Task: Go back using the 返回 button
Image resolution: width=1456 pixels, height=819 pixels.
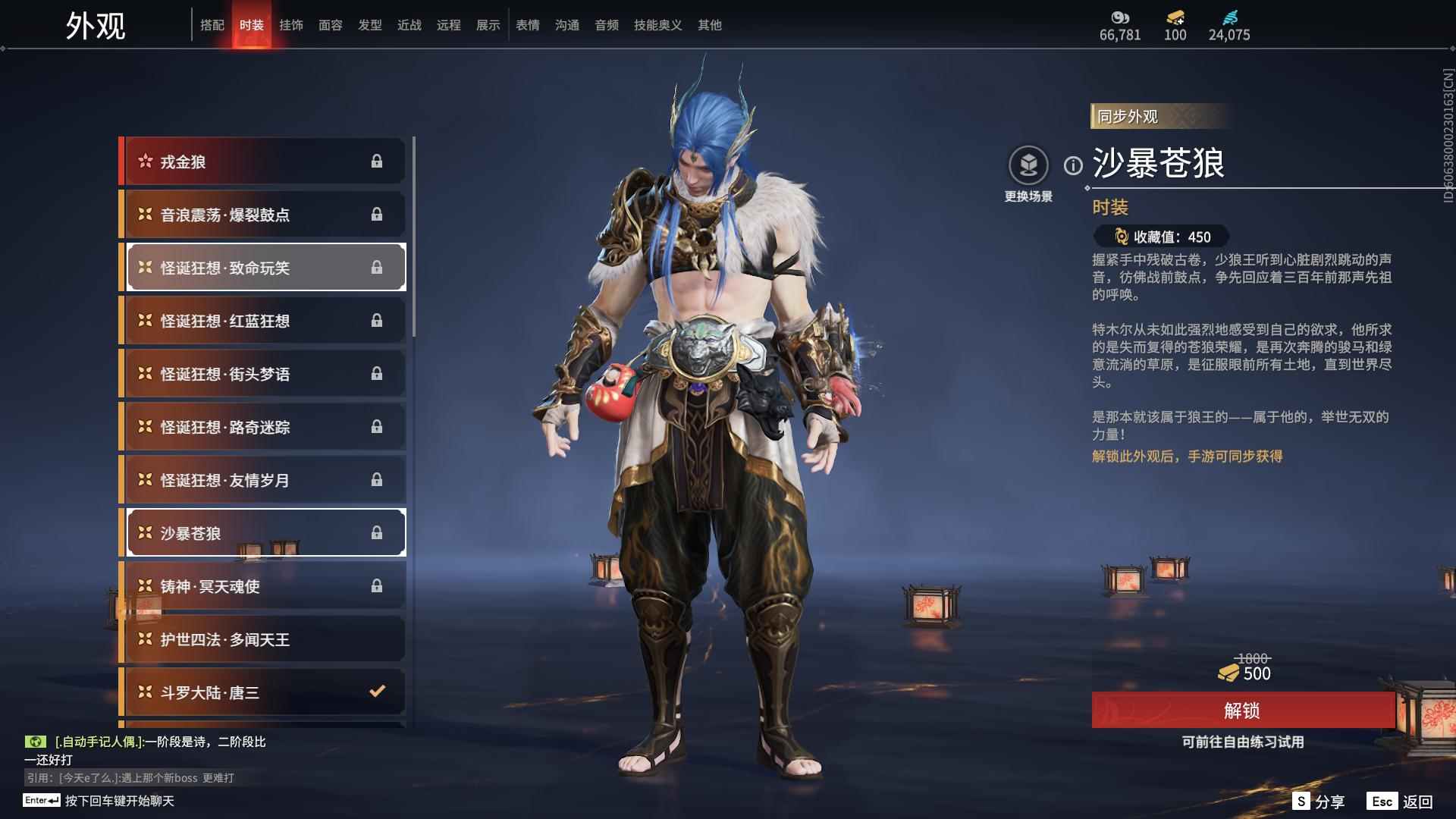Action: click(1401, 802)
